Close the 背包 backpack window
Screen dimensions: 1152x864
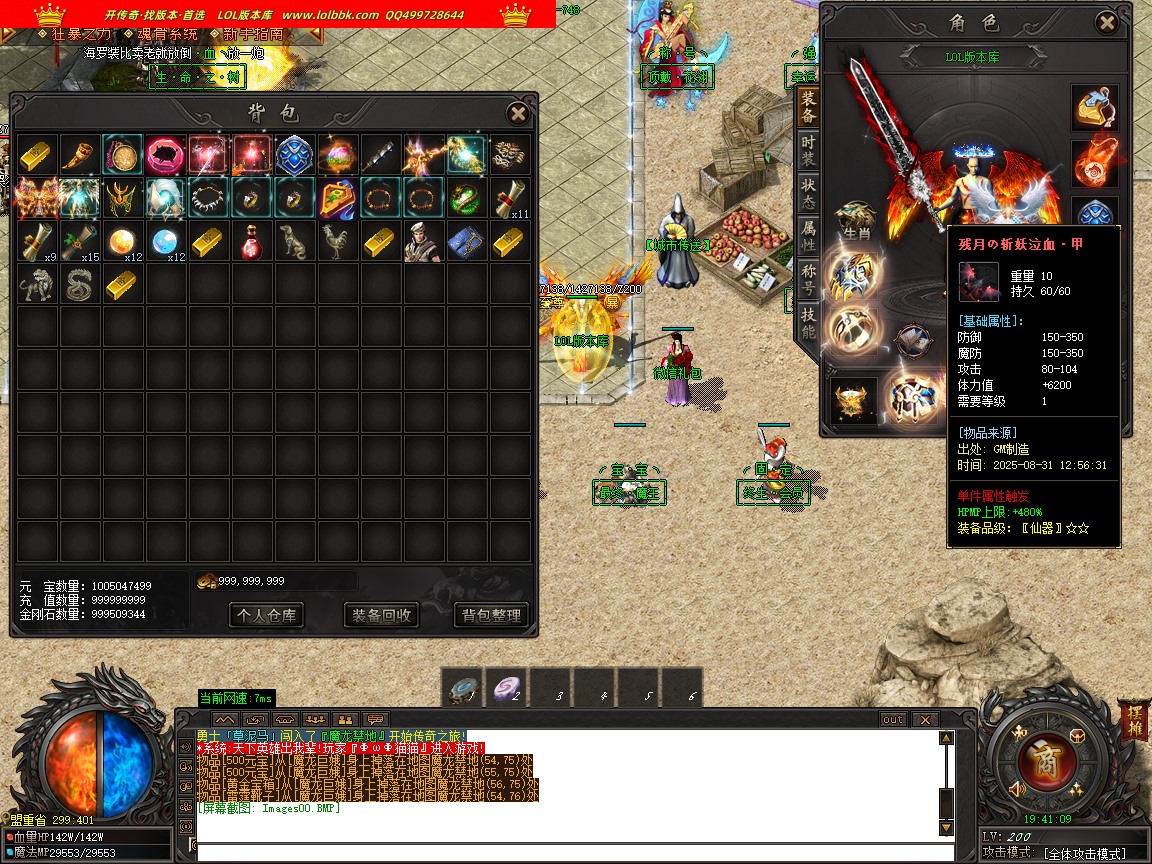point(517,114)
